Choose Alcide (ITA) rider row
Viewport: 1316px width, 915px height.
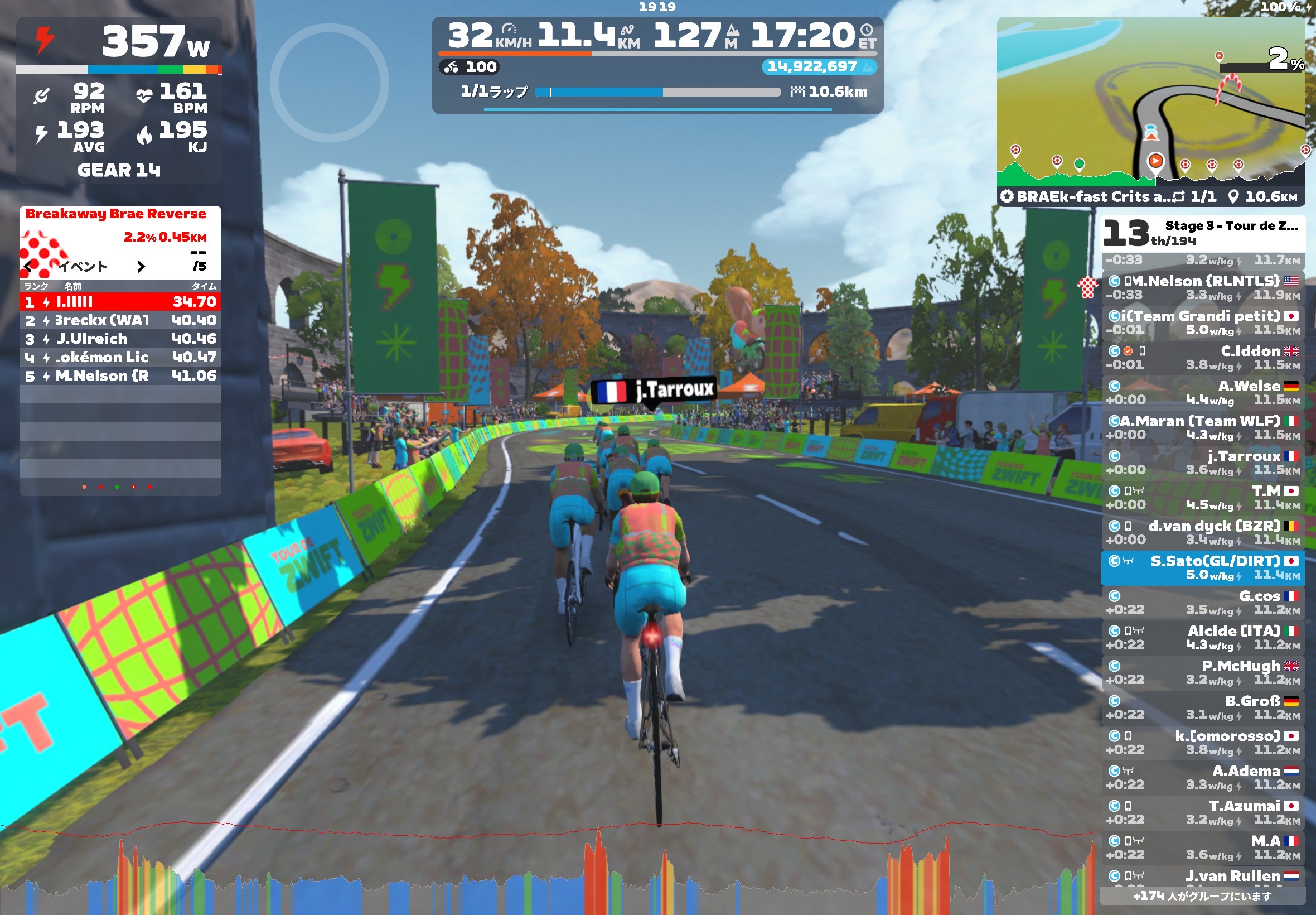pyautogui.click(x=1203, y=637)
